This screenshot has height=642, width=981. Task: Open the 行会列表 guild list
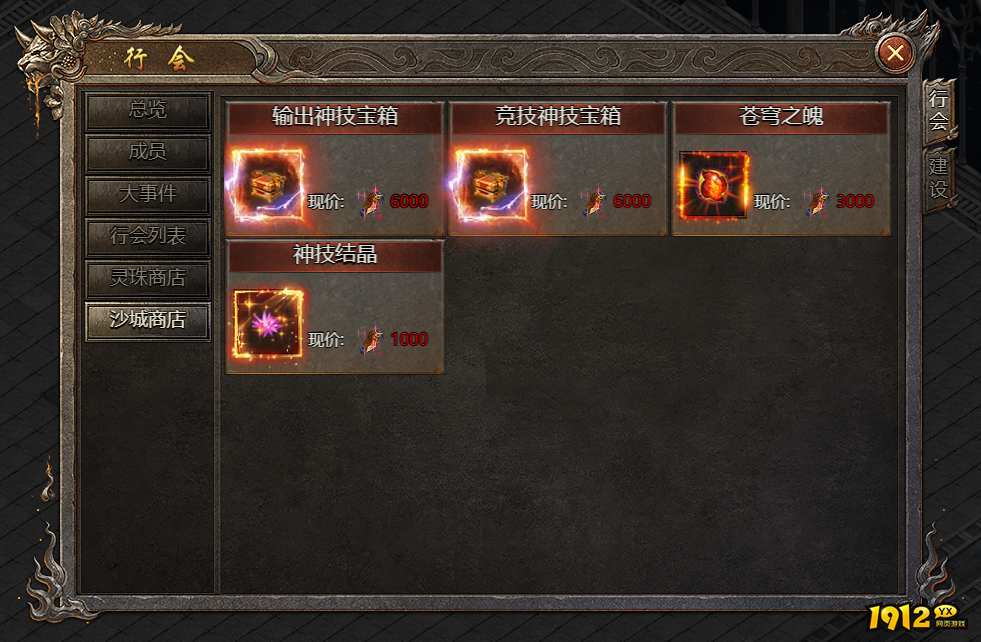coord(148,238)
